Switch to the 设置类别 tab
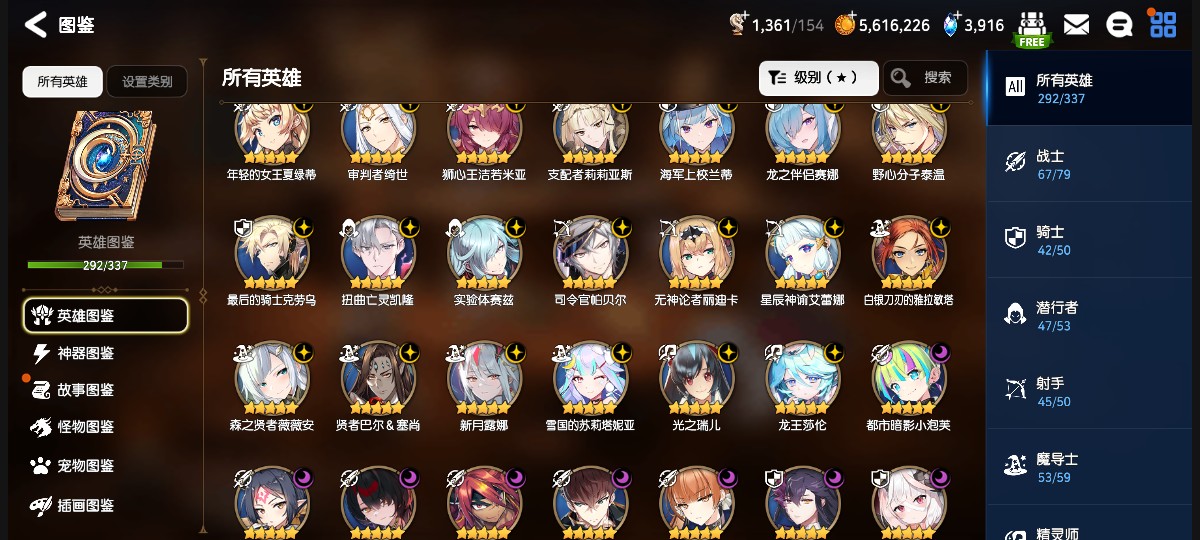The height and width of the screenshot is (540, 1200). click(x=147, y=82)
